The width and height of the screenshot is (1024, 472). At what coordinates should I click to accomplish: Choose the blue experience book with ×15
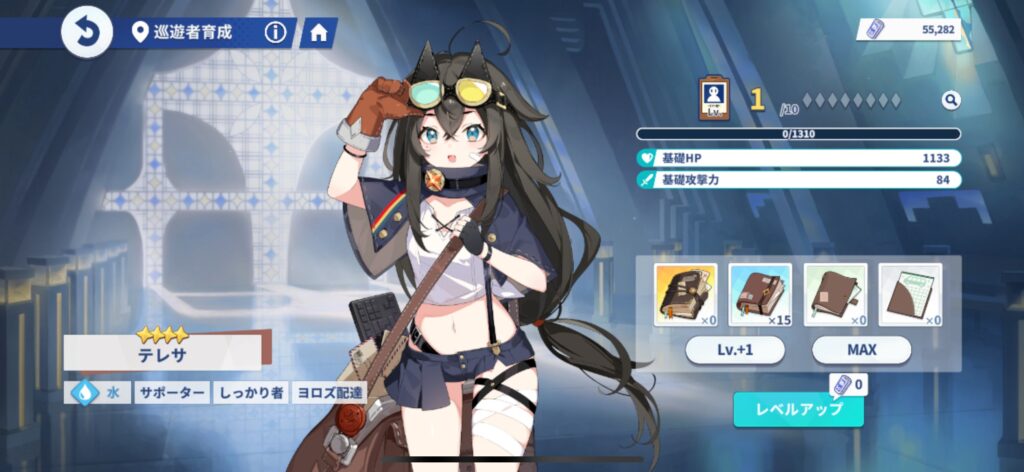760,295
